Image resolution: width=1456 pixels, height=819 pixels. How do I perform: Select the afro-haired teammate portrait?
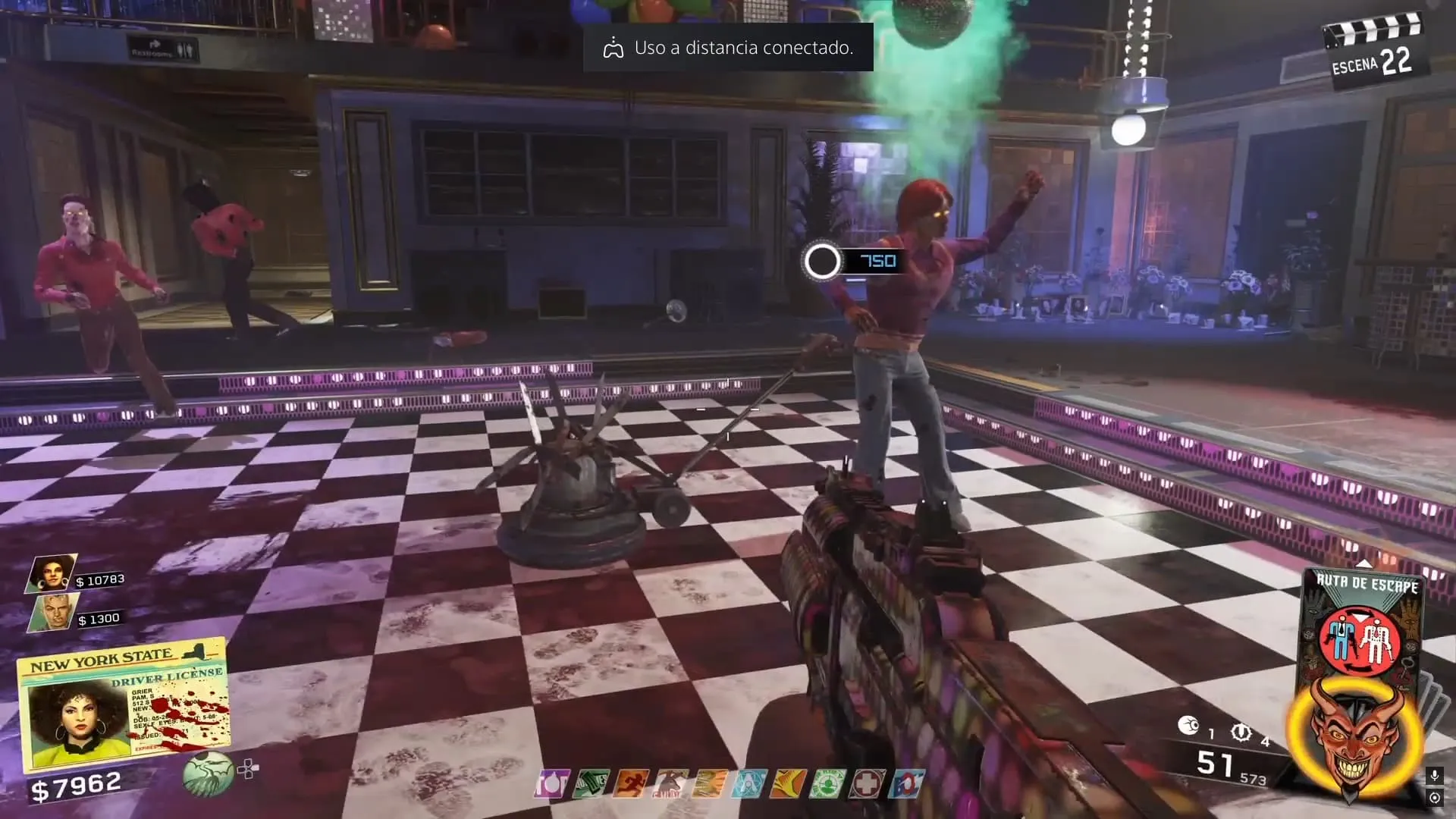click(x=52, y=573)
